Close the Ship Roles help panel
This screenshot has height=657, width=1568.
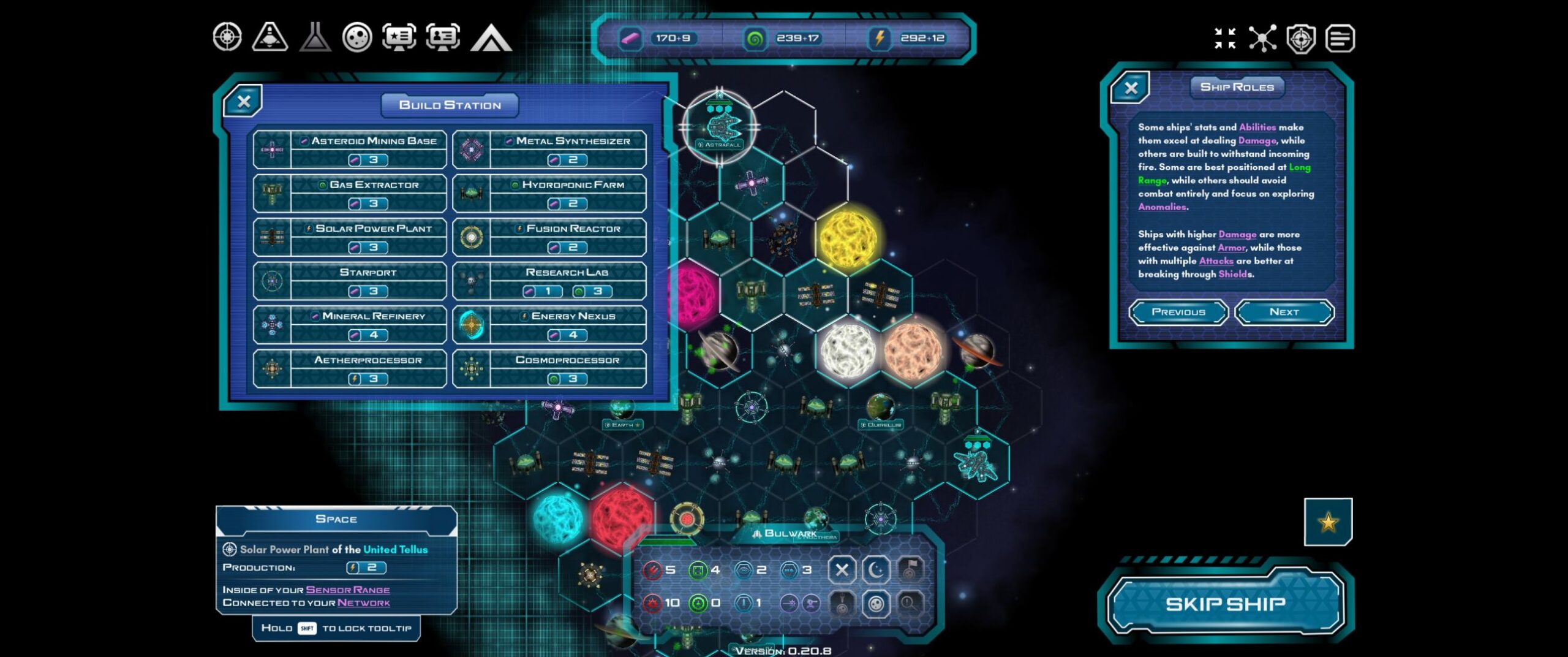1131,88
